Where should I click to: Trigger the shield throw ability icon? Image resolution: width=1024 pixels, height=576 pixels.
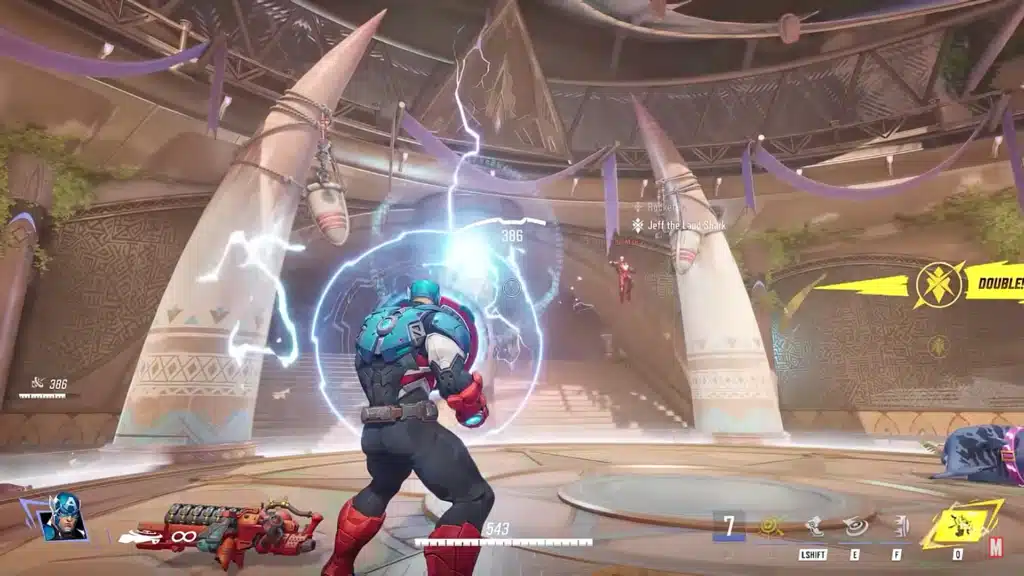click(857, 524)
